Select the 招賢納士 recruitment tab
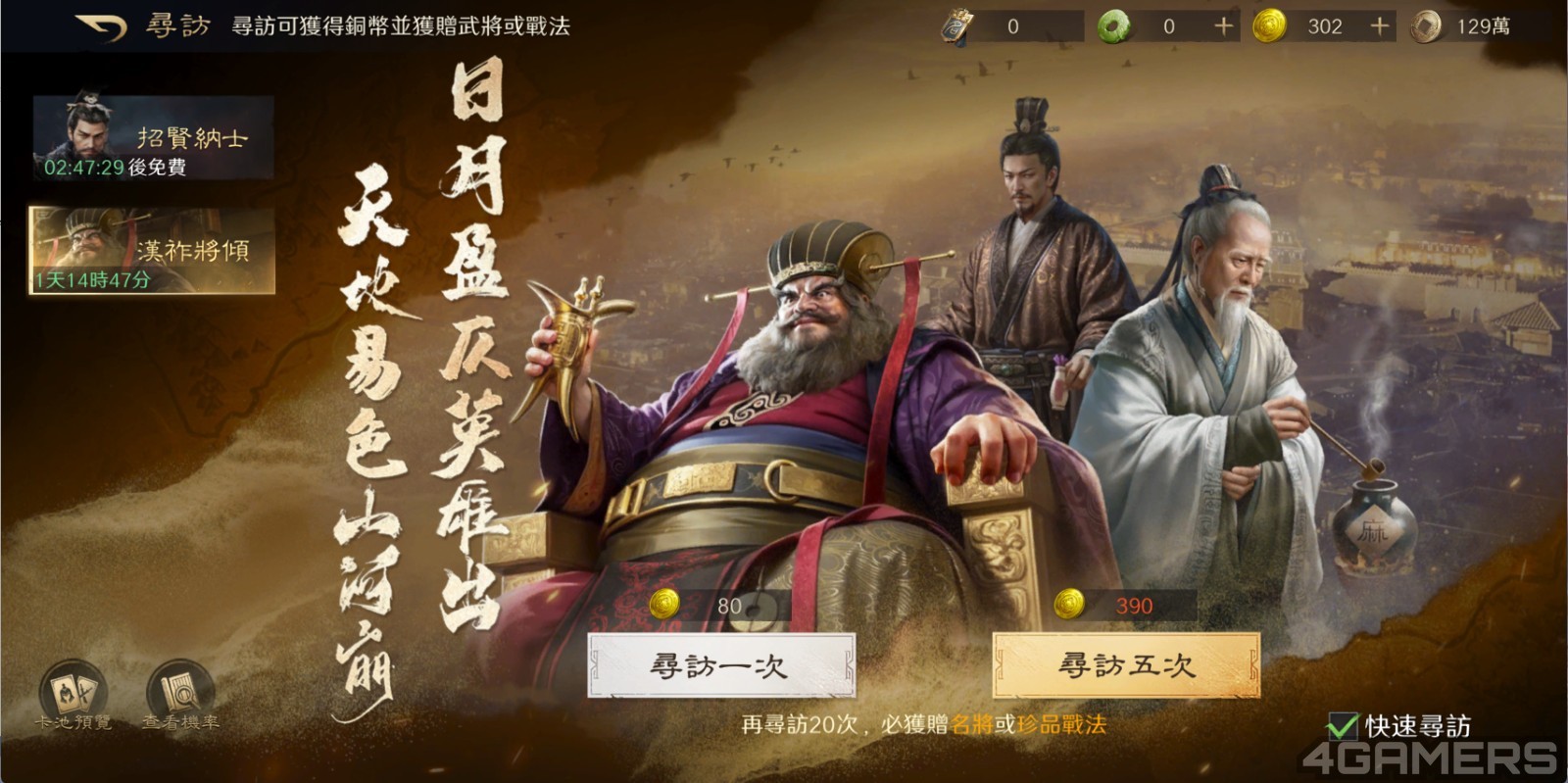1568x783 pixels. [152, 137]
